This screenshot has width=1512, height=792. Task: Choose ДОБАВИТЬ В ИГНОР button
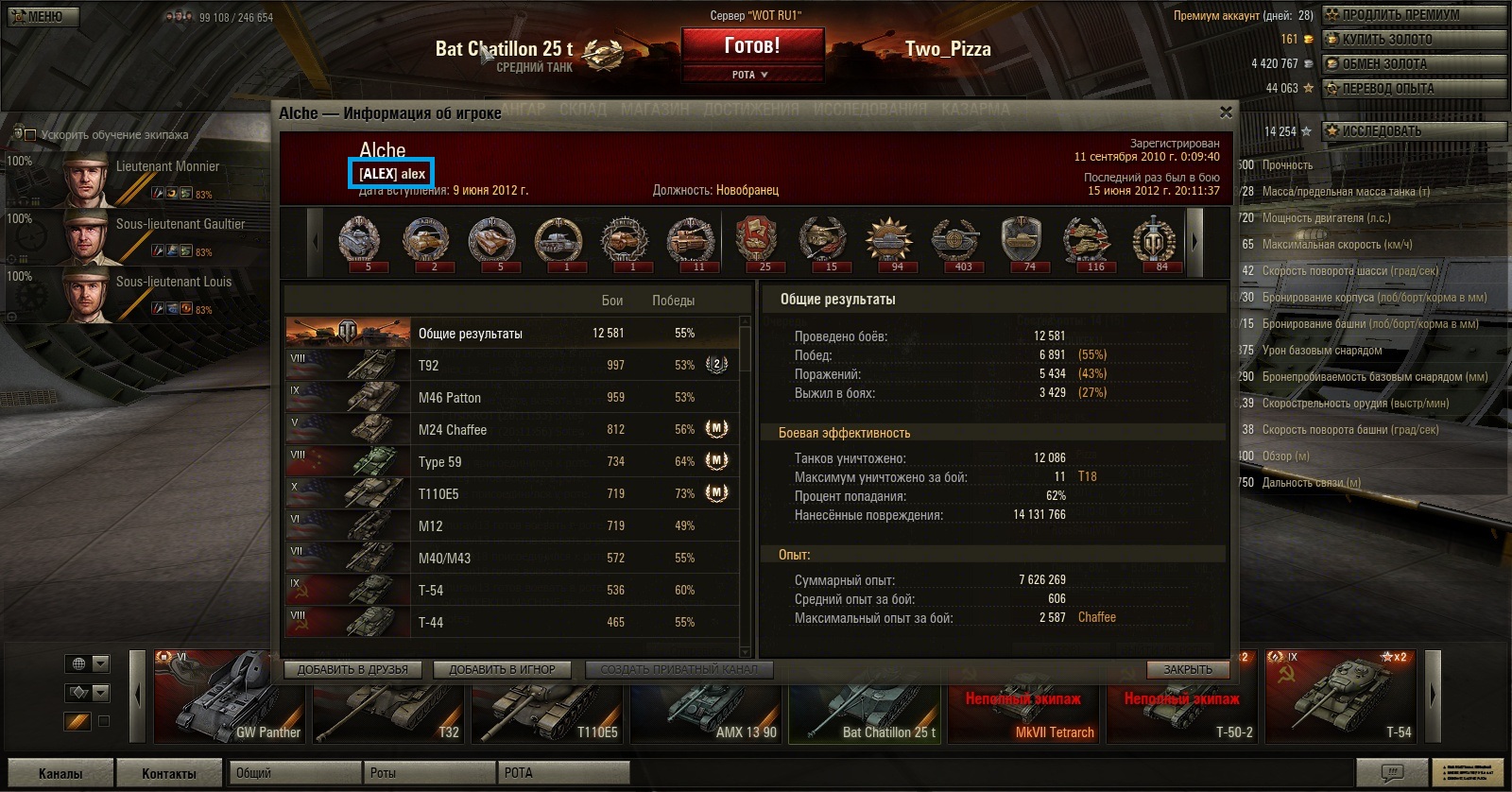(x=502, y=669)
